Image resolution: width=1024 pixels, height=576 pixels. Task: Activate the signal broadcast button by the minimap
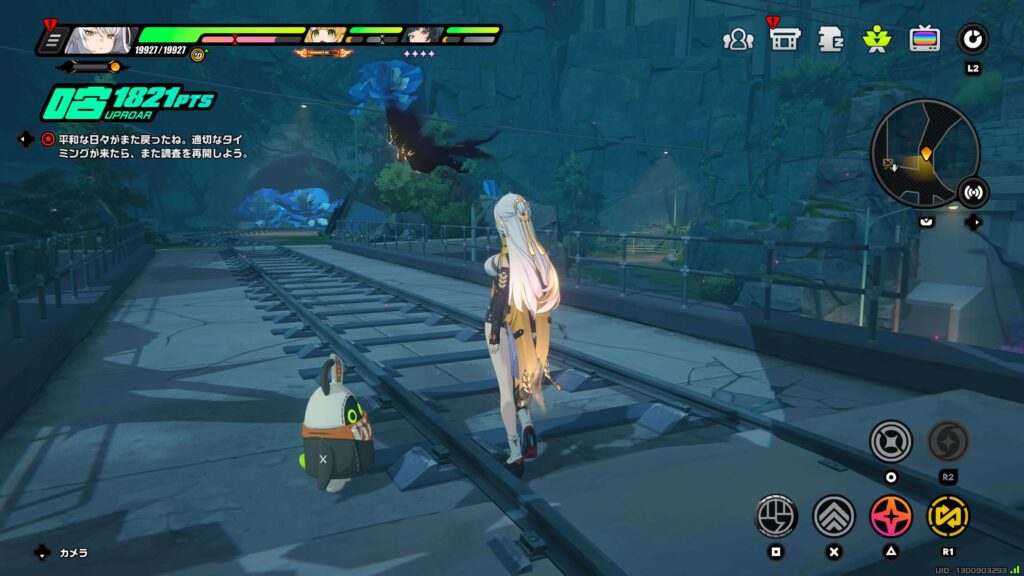[972, 192]
